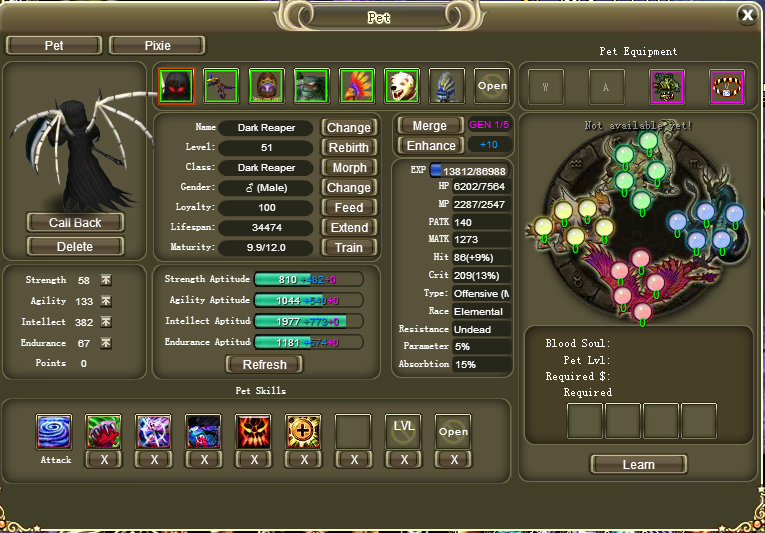Choose the white lion pet portrait
This screenshot has width=765, height=533.
(x=401, y=86)
